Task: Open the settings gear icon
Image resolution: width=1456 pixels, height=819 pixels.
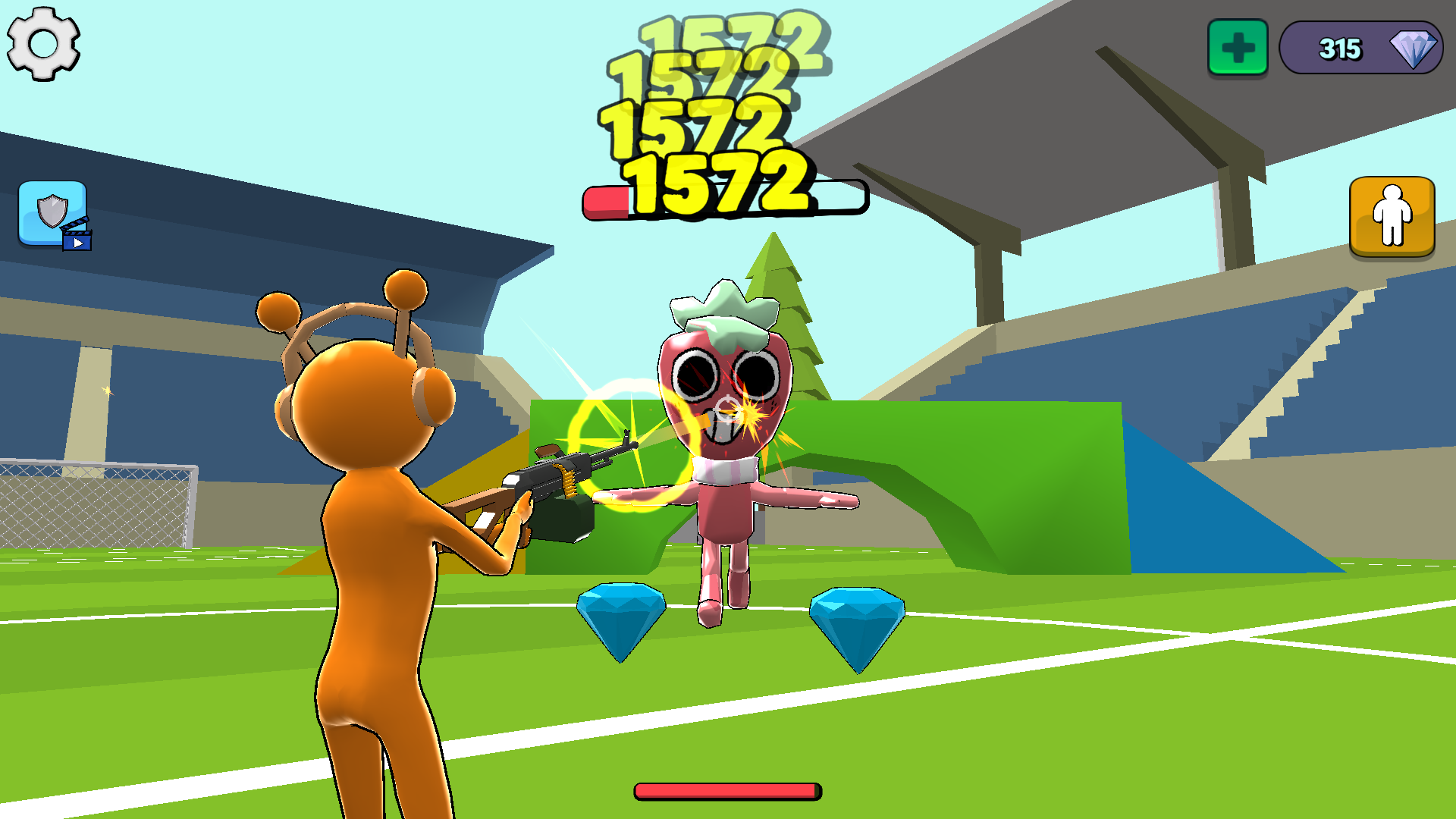Action: click(x=43, y=43)
